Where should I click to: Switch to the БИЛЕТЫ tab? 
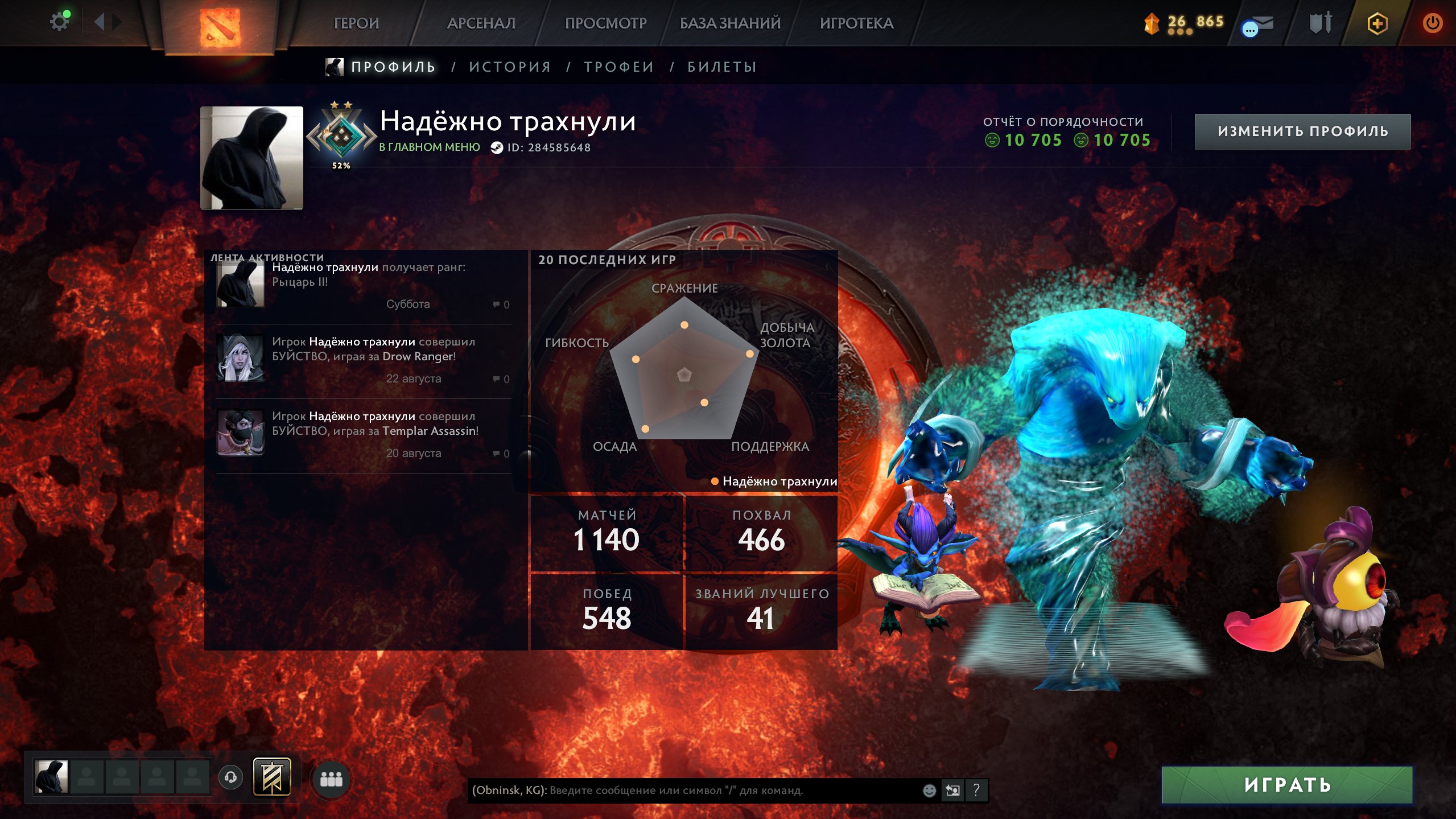[722, 67]
